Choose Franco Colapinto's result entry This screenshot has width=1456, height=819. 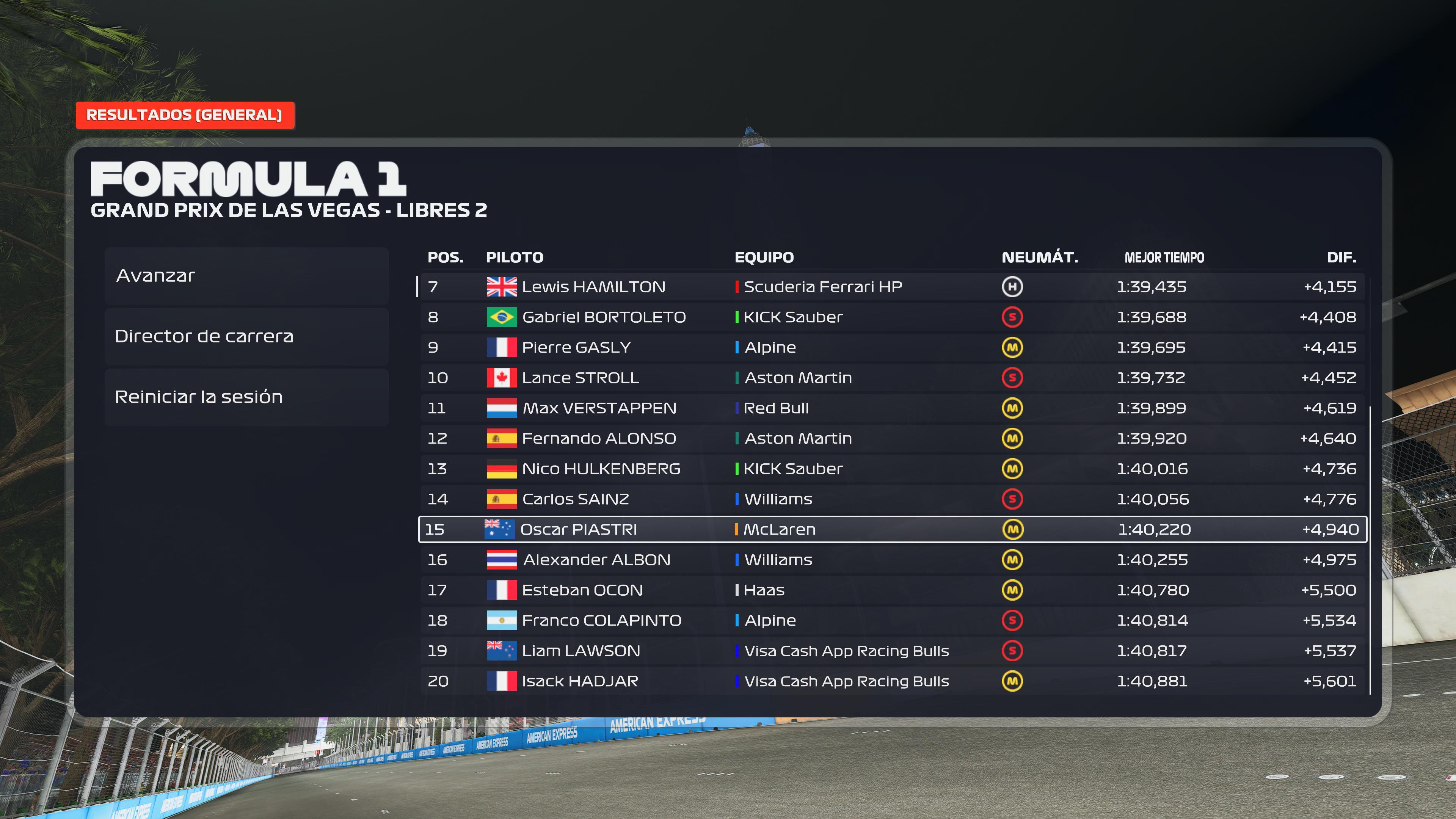pyautogui.click(x=892, y=621)
